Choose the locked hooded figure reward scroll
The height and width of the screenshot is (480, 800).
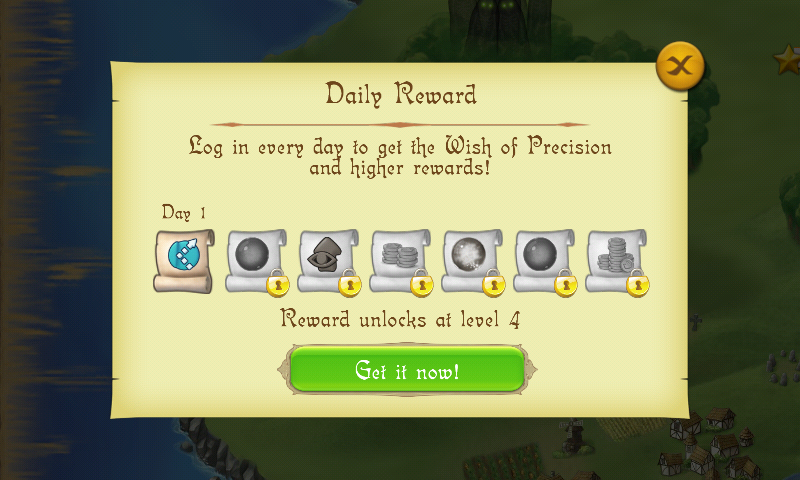coord(327,260)
